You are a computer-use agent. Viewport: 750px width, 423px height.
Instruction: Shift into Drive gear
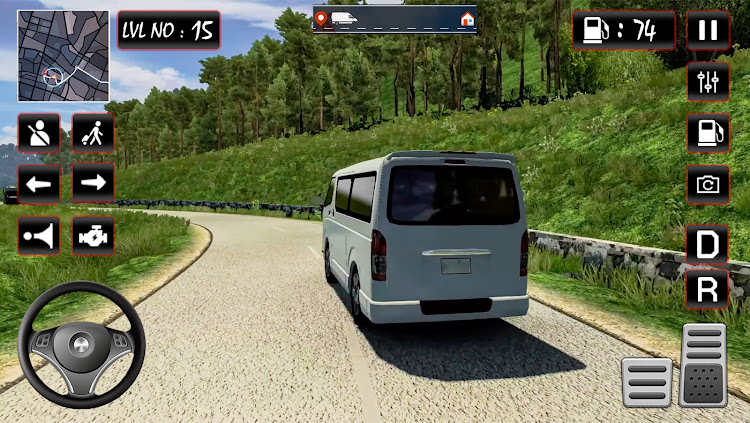point(707,244)
